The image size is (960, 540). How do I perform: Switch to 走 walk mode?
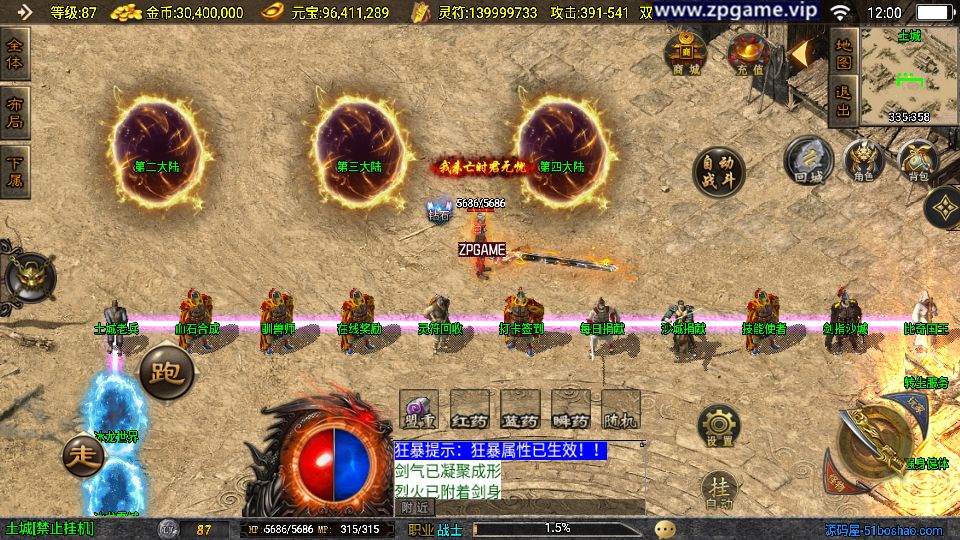tap(84, 456)
